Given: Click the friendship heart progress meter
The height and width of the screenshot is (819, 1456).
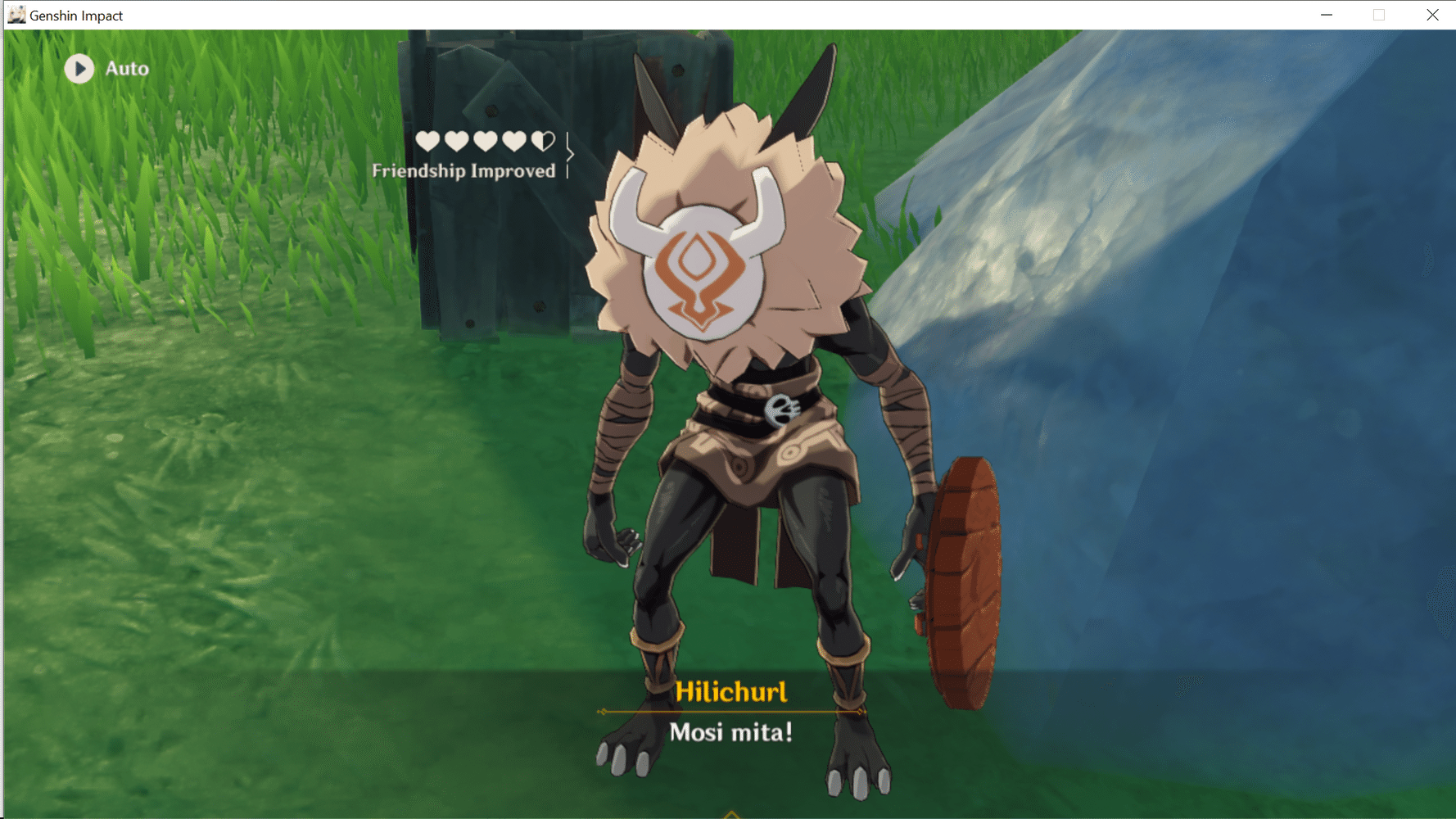Looking at the screenshot, I should tap(485, 141).
